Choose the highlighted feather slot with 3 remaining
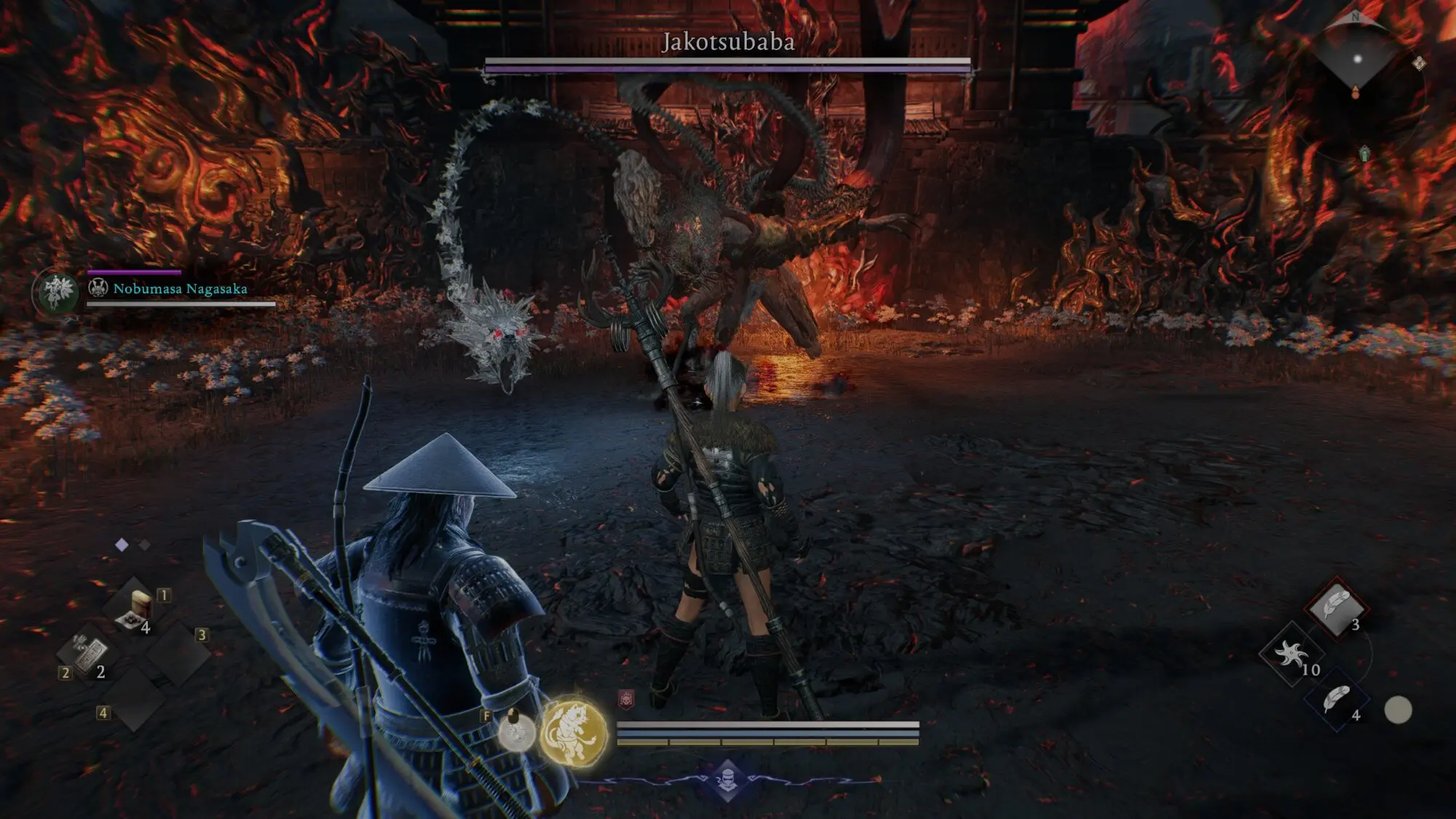The width and height of the screenshot is (1456, 819). click(x=1336, y=608)
